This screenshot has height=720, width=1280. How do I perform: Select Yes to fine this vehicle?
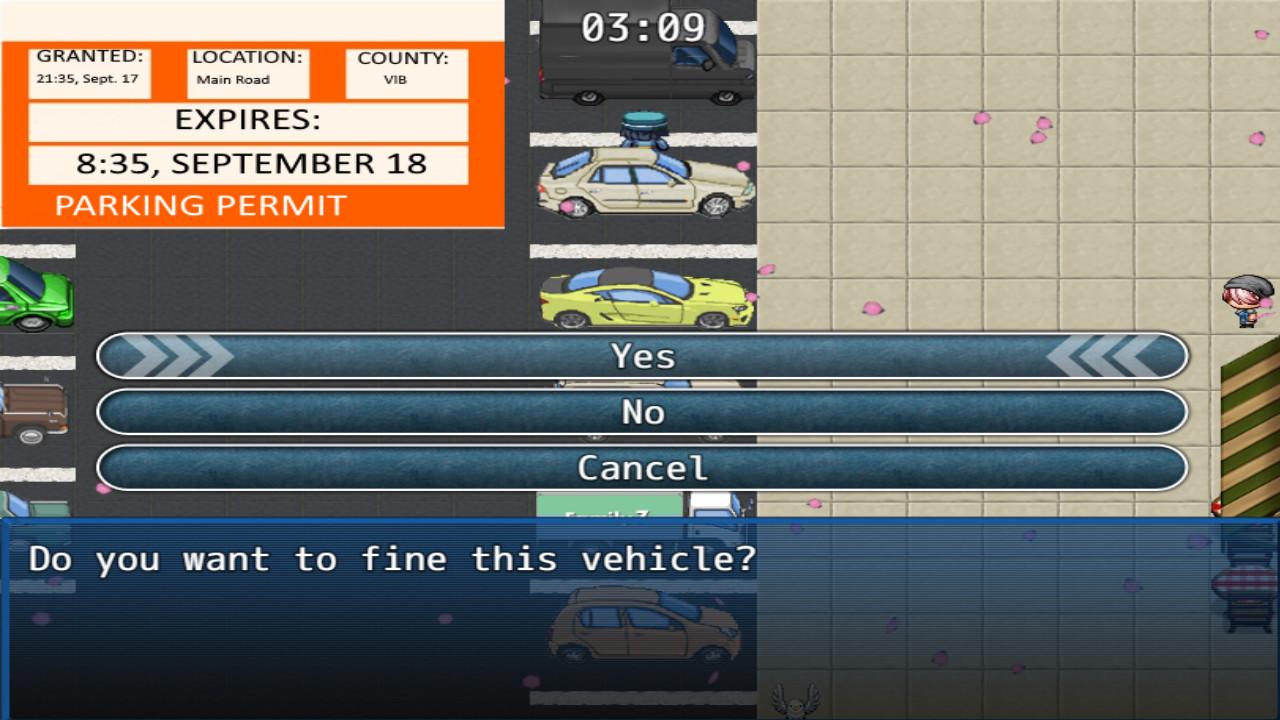(640, 356)
